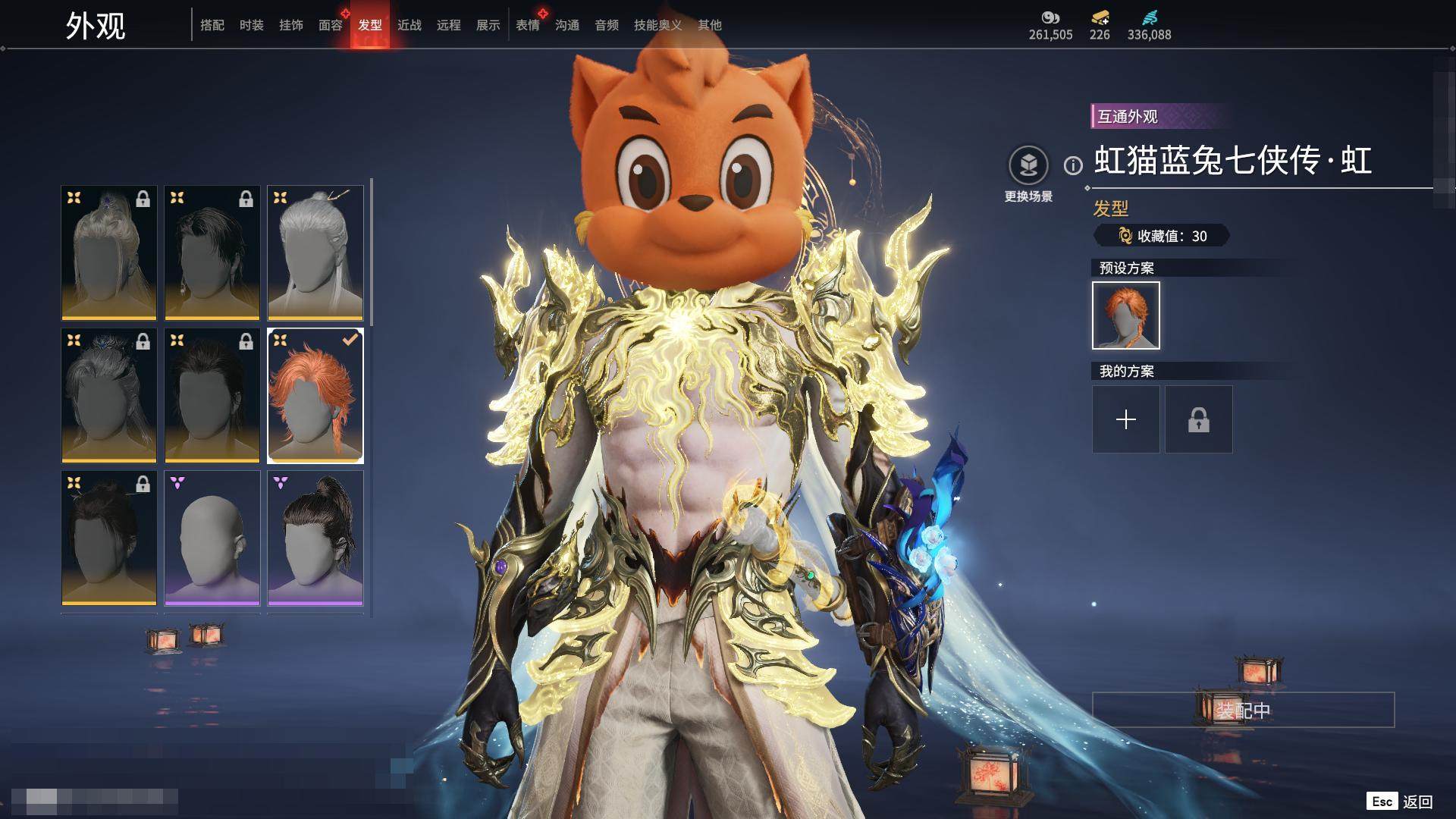The image size is (1456, 819).
Task: Select the bald head hairstyle card
Action: tap(212, 538)
